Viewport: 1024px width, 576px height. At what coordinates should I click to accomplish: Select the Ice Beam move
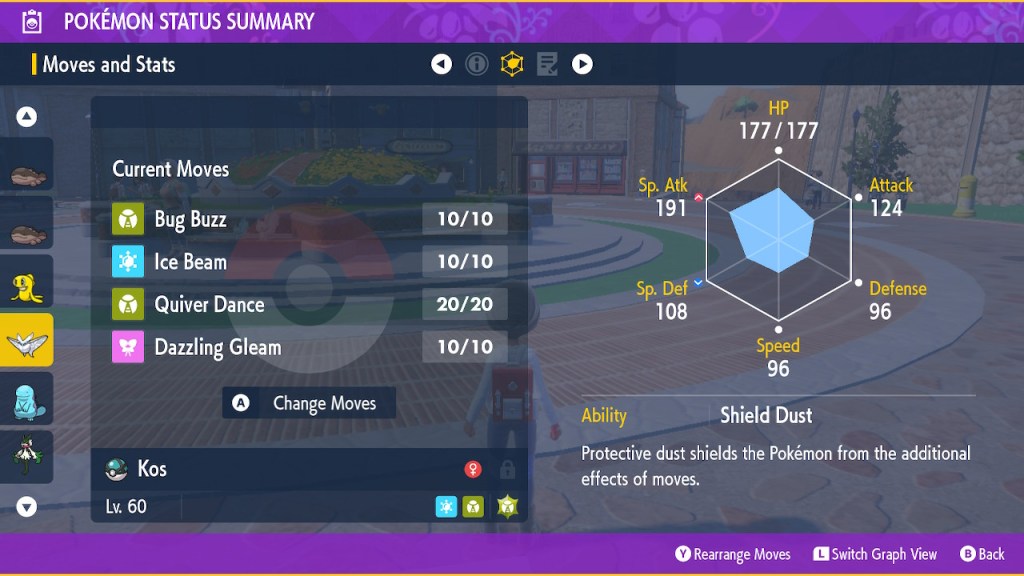pyautogui.click(x=309, y=262)
